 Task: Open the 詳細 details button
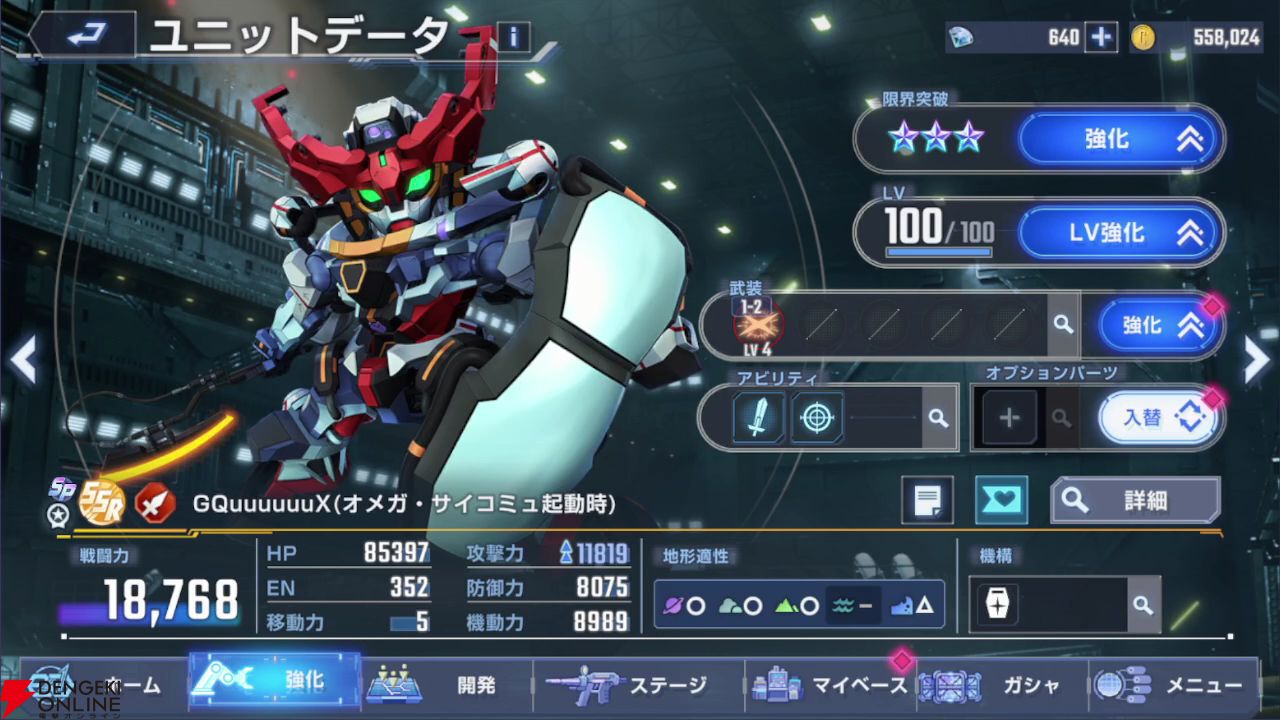[x=1135, y=500]
